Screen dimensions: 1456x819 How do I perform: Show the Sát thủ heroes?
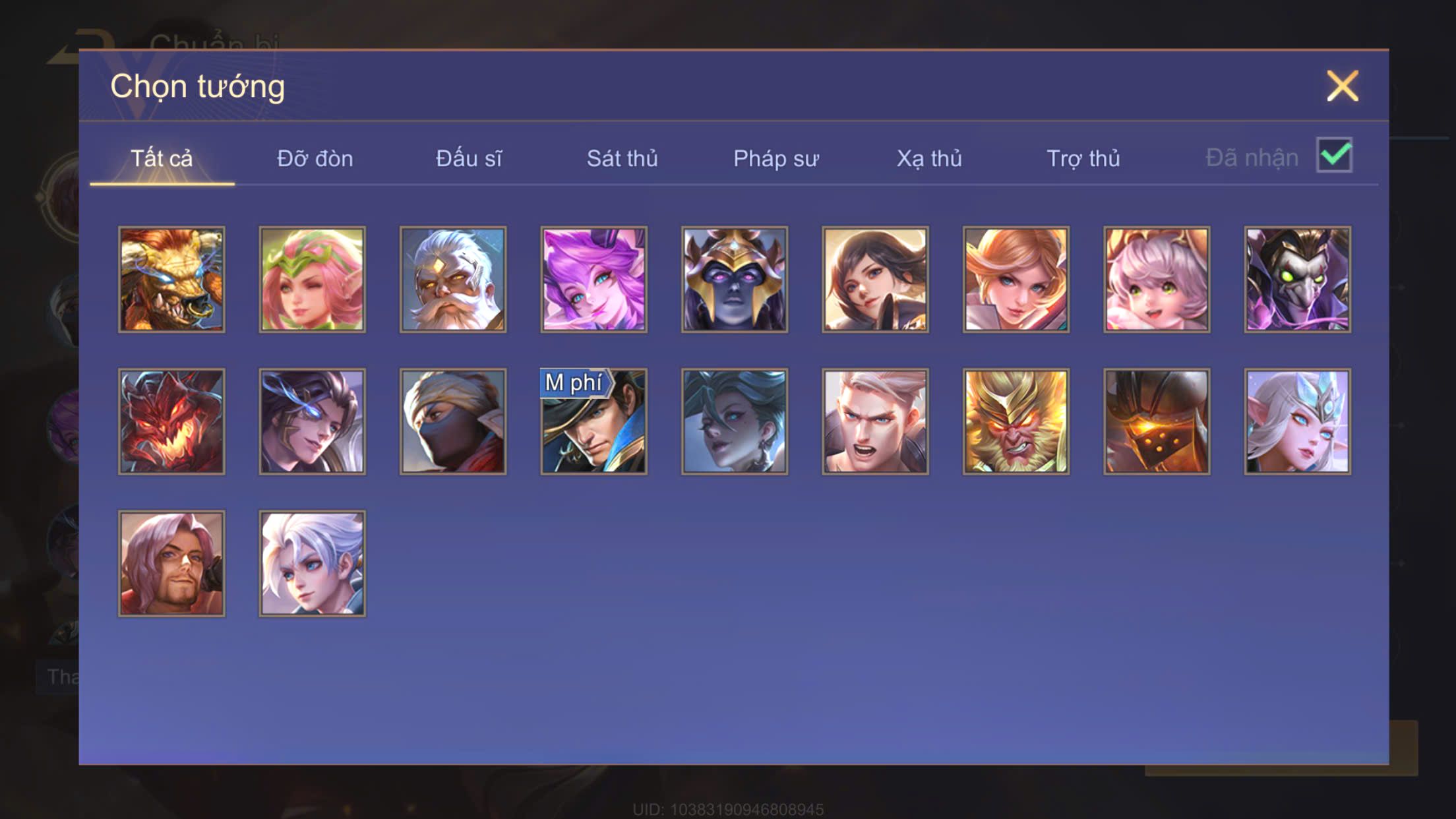point(622,159)
